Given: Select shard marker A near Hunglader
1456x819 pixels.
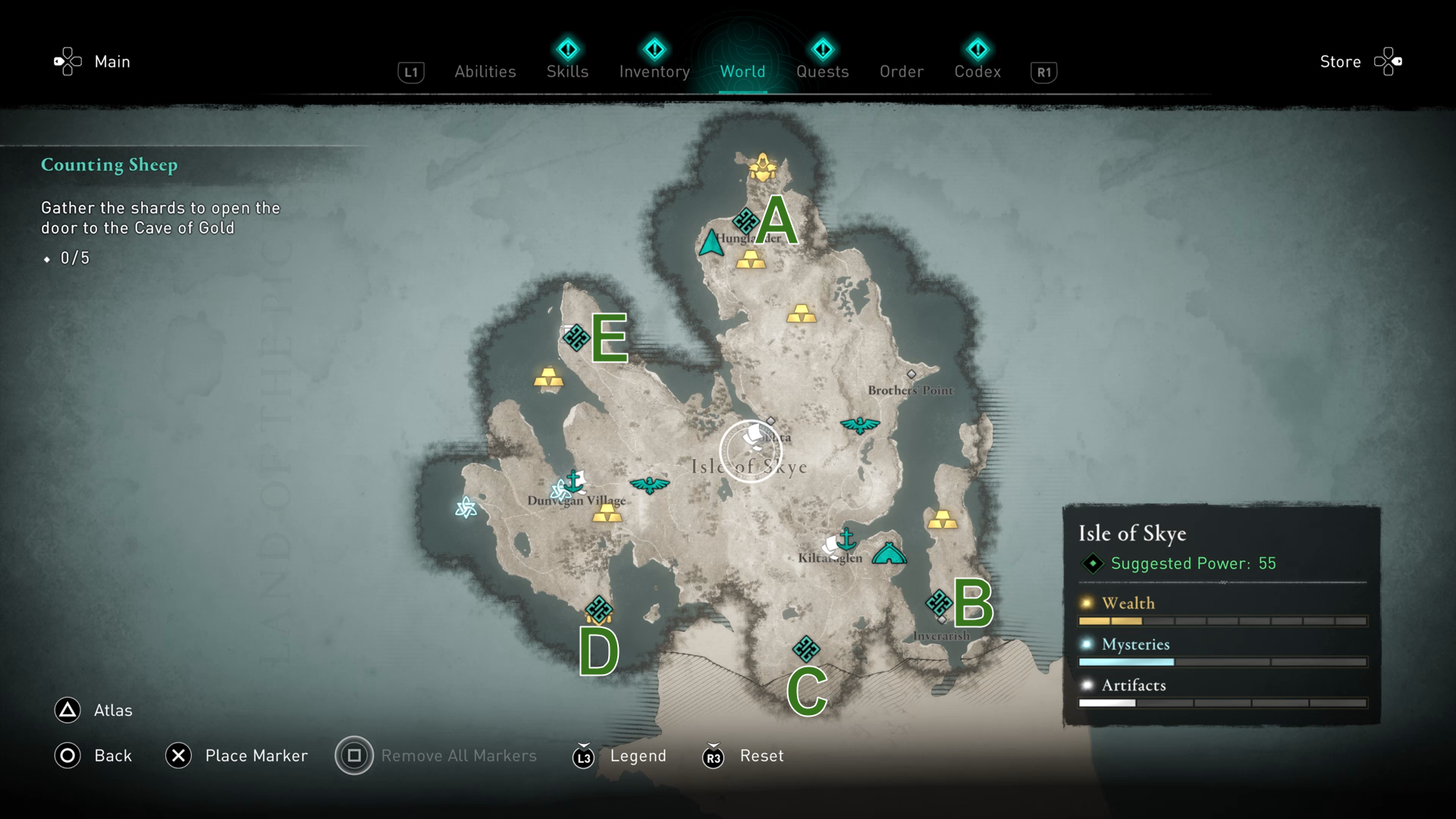Looking at the screenshot, I should [x=746, y=221].
